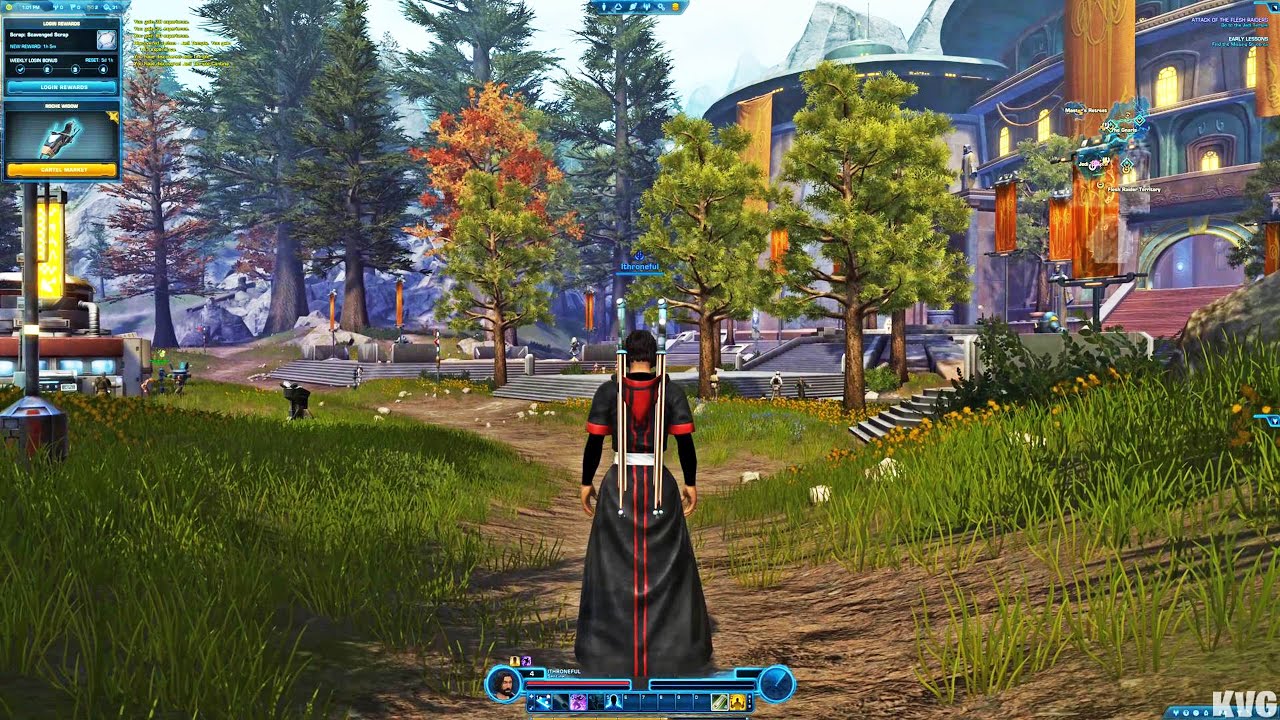Use the green lightsaber item on the quickbar
Image resolution: width=1280 pixels, height=720 pixels.
click(719, 702)
